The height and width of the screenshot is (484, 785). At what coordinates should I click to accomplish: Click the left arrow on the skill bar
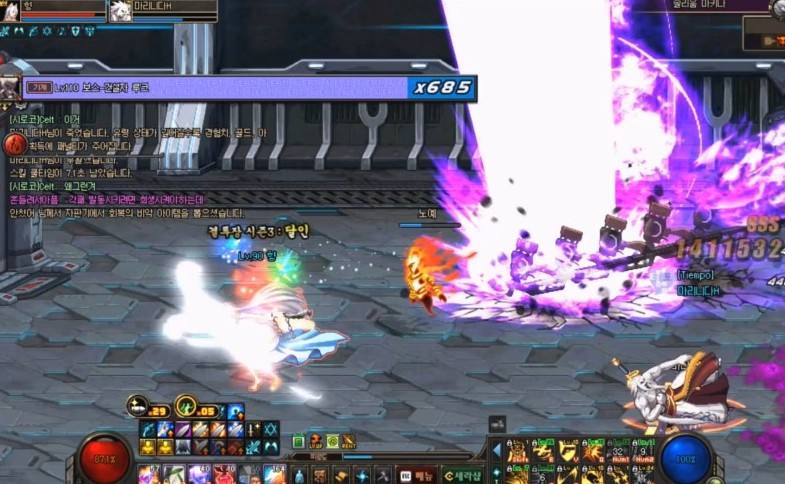pyautogui.click(x=497, y=450)
